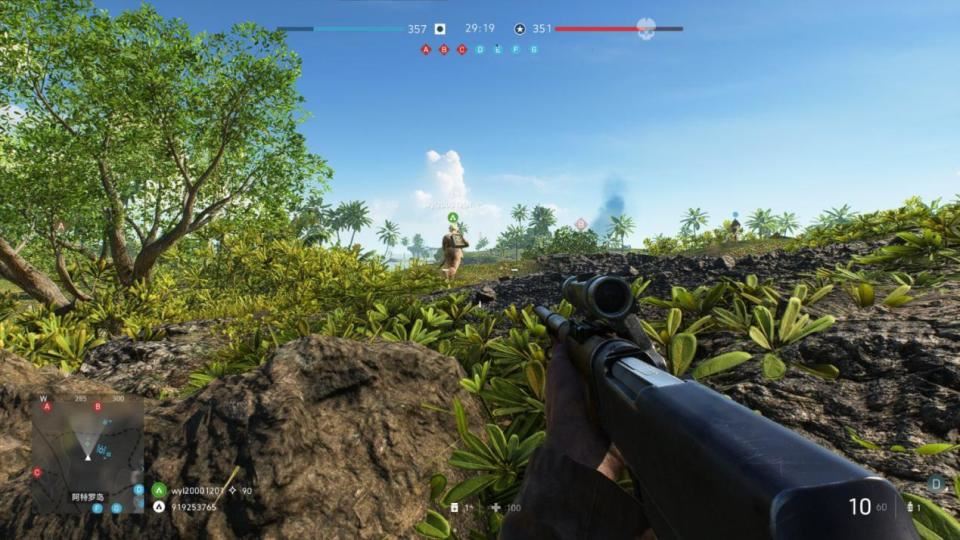Click the square team emblem beside 357
Viewport: 960px width, 540px height.
[x=440, y=29]
